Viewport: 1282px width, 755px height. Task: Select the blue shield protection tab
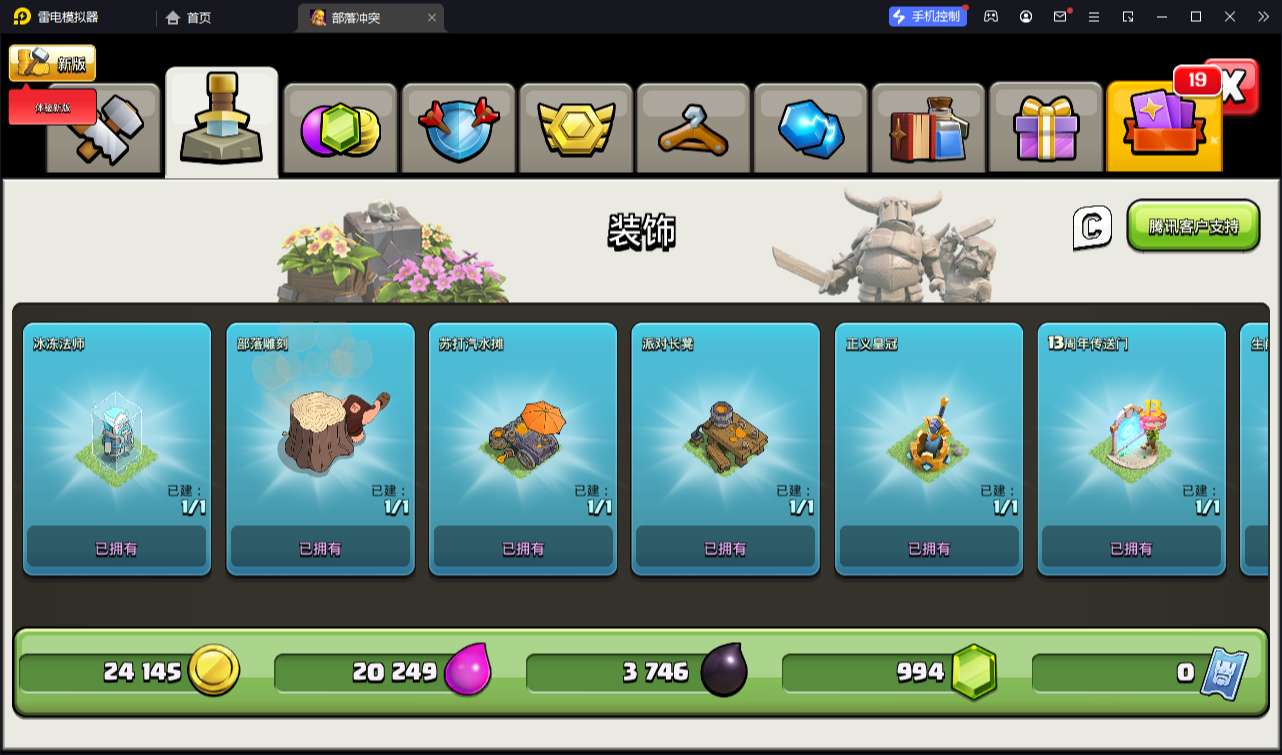pyautogui.click(x=458, y=130)
